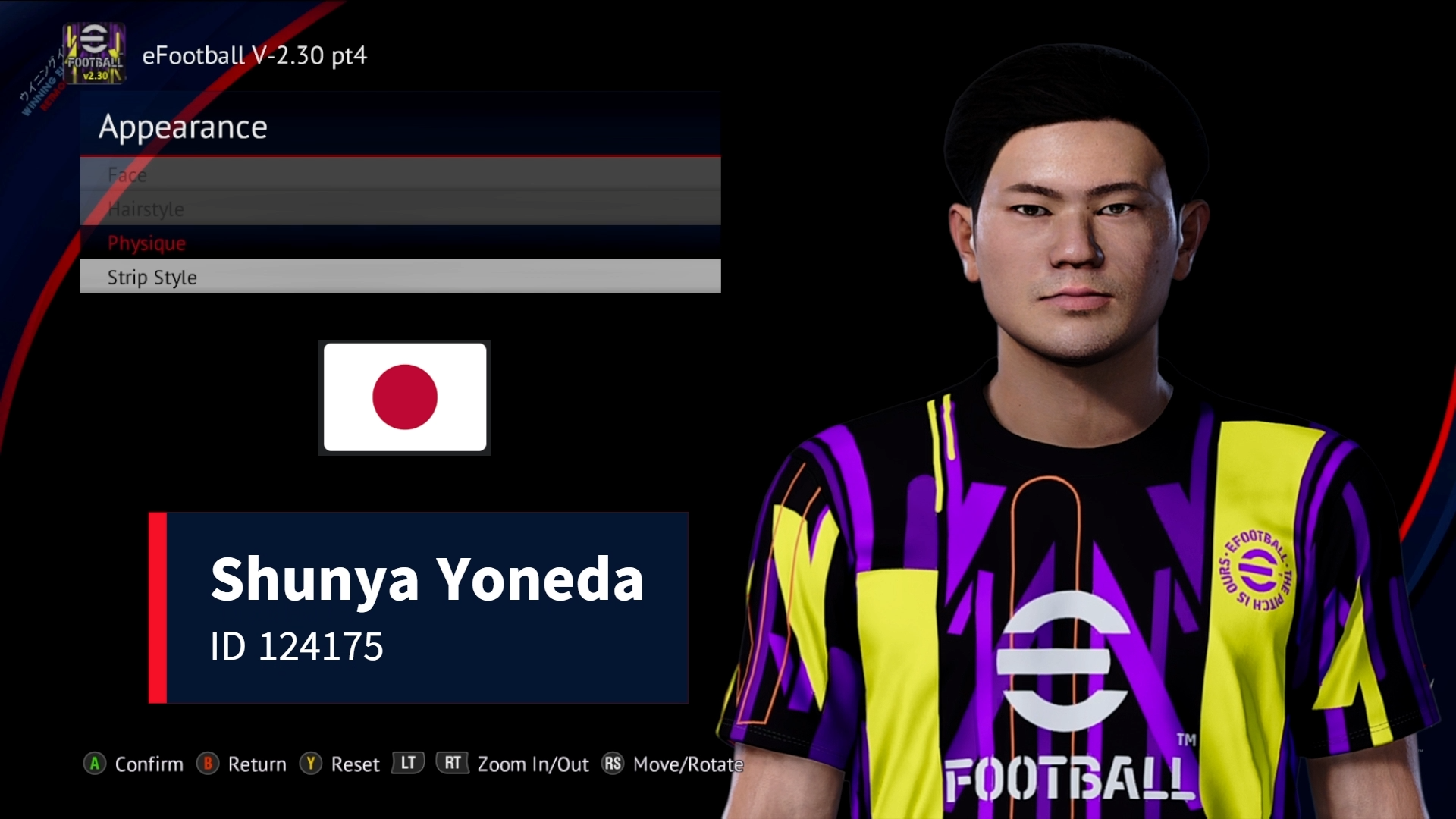Select the Japan flag icon

(403, 397)
